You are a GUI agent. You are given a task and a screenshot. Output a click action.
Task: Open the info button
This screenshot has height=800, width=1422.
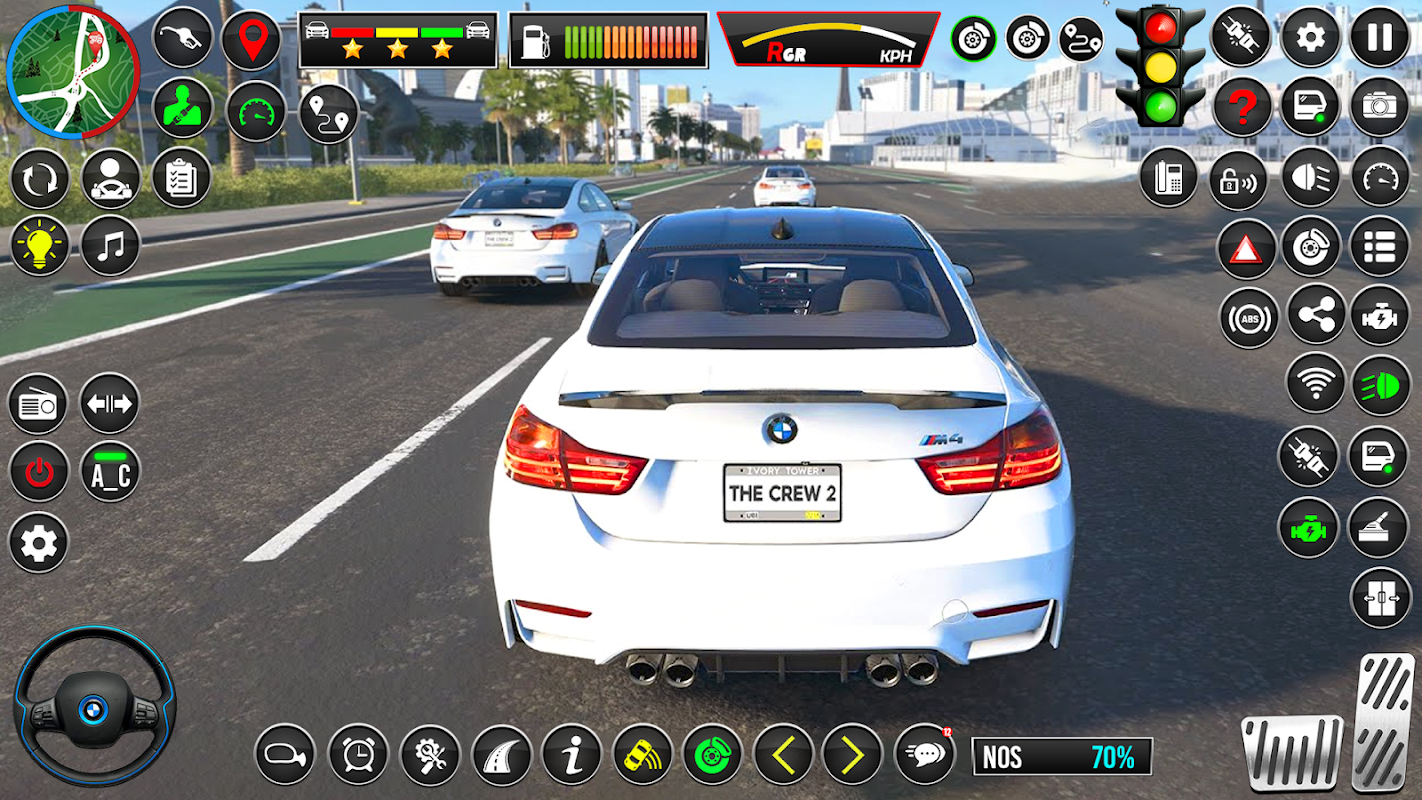pyautogui.click(x=572, y=754)
